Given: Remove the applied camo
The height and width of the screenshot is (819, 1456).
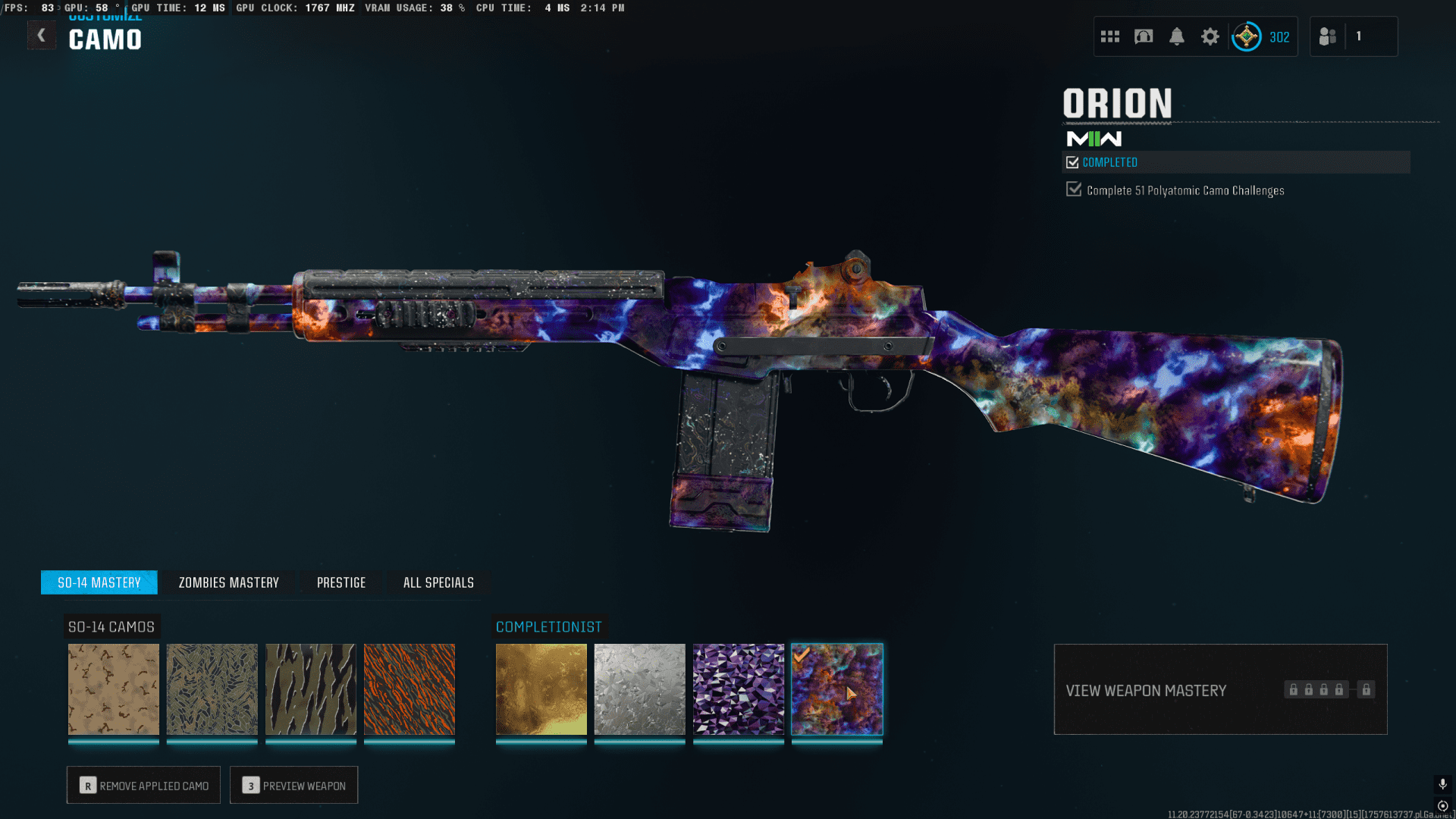Looking at the screenshot, I should tap(143, 786).
